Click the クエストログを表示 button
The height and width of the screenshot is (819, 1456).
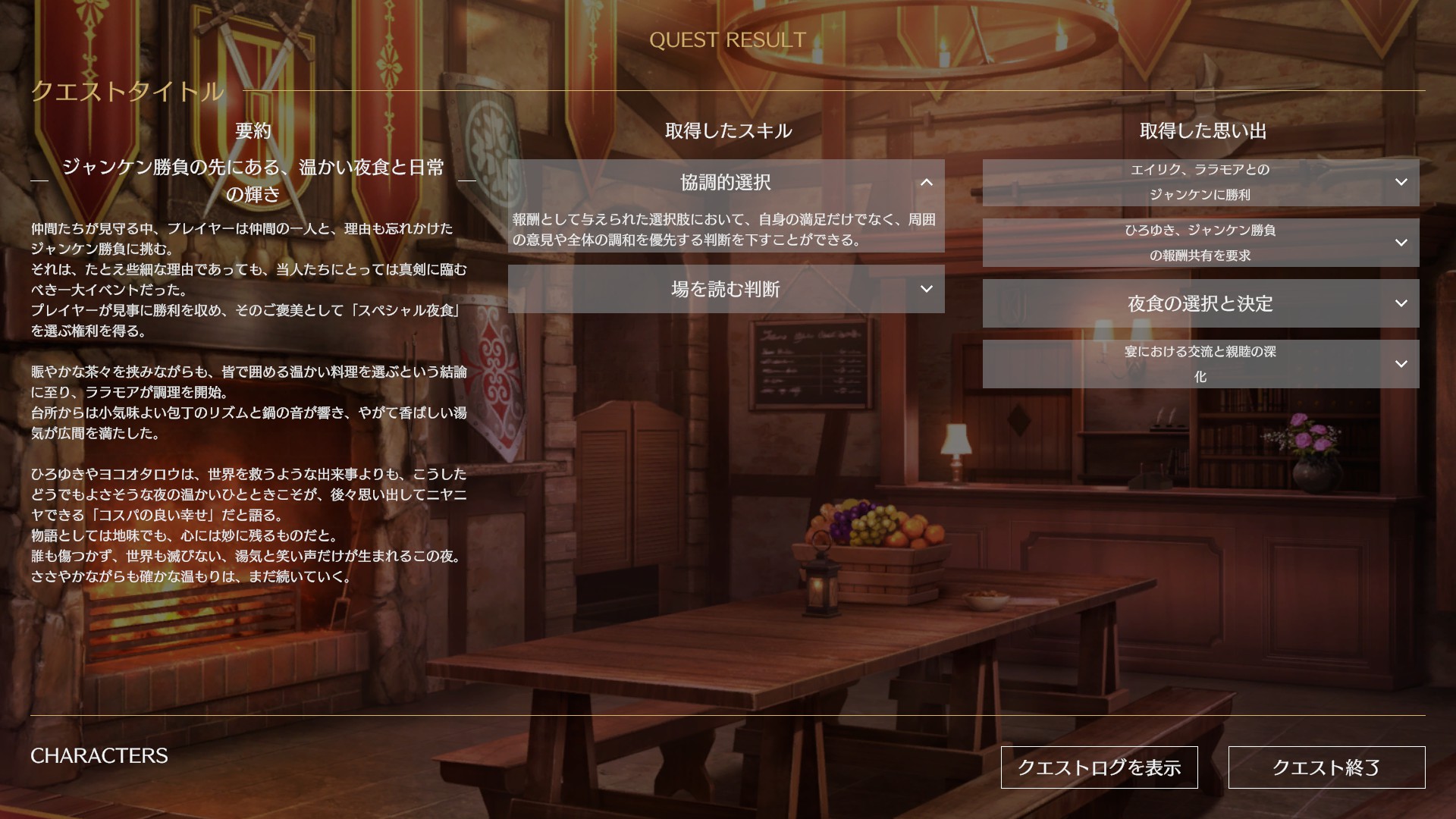click(1099, 767)
